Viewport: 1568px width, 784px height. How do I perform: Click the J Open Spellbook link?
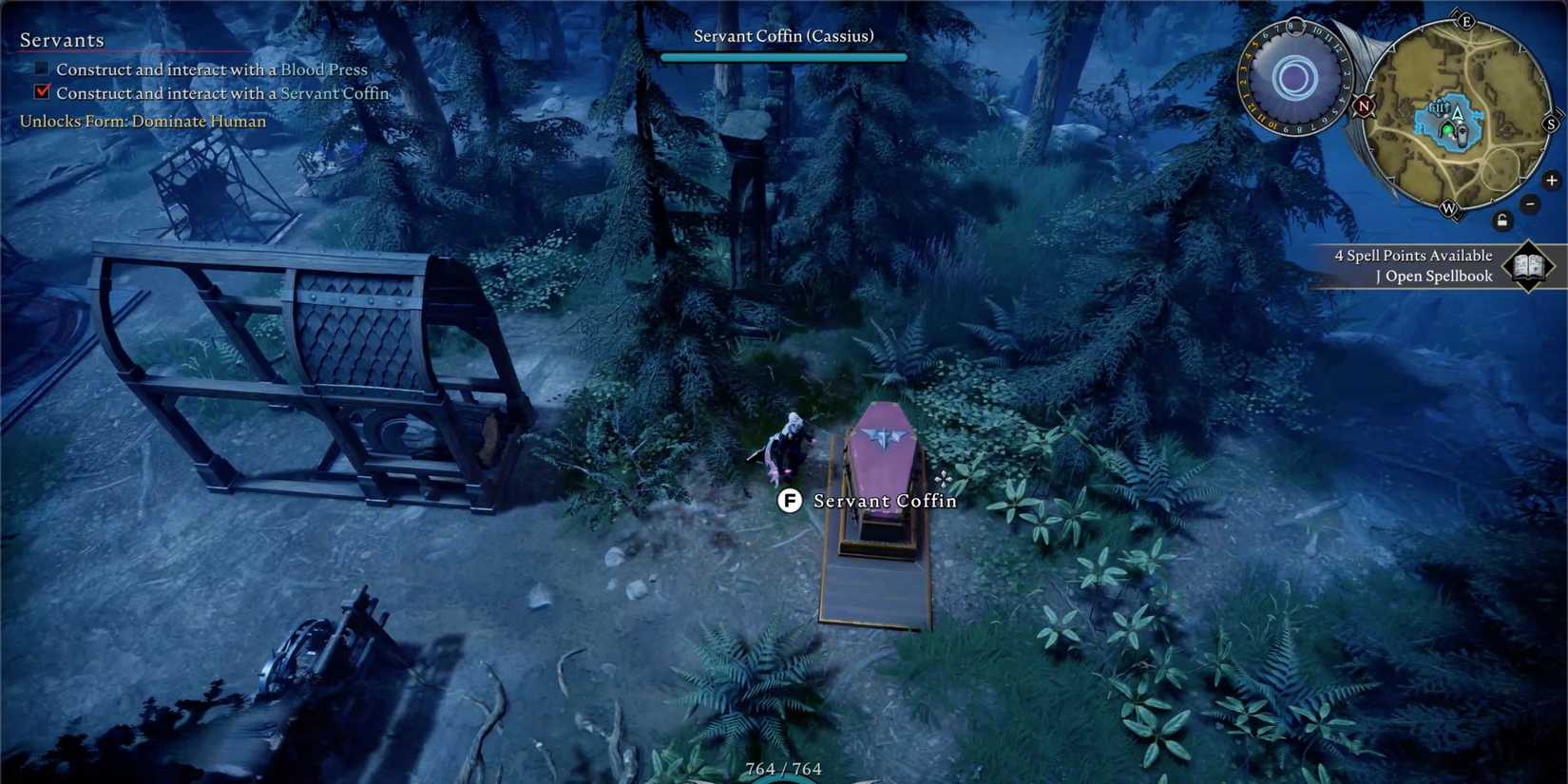[1433, 276]
